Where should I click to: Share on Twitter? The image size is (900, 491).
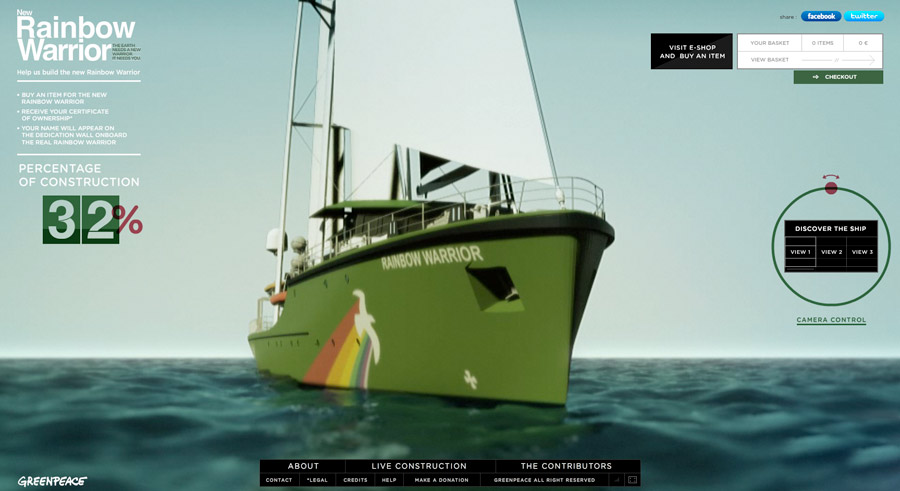[x=864, y=16]
